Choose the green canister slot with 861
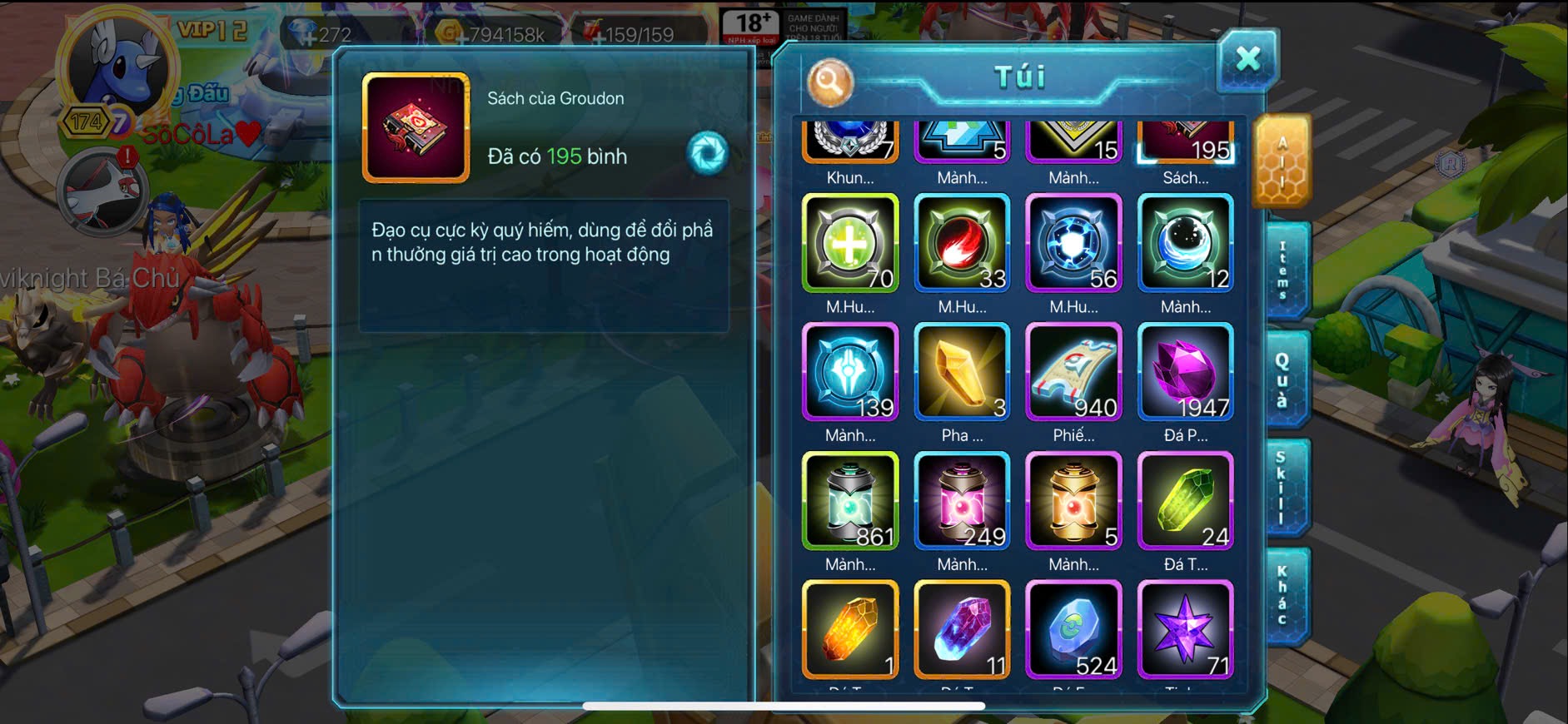The width and height of the screenshot is (1568, 724). pos(850,501)
